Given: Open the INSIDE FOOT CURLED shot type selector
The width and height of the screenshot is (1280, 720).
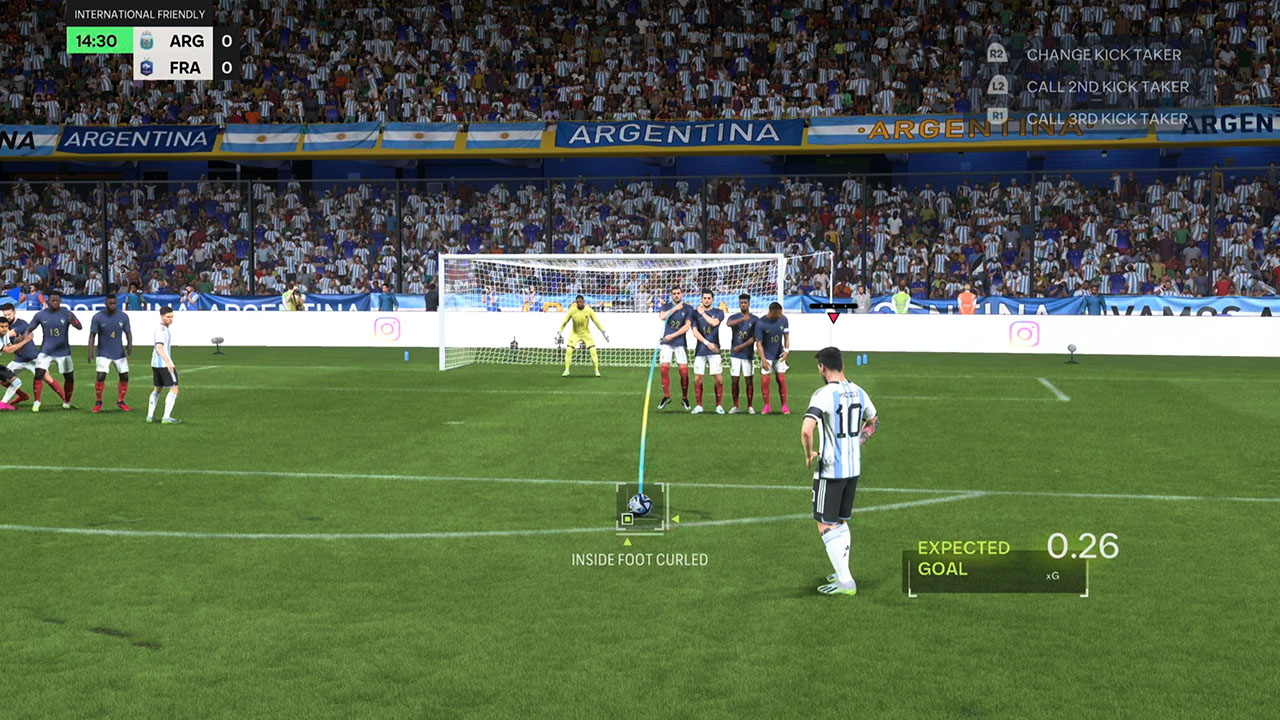Looking at the screenshot, I should pyautogui.click(x=638, y=559).
